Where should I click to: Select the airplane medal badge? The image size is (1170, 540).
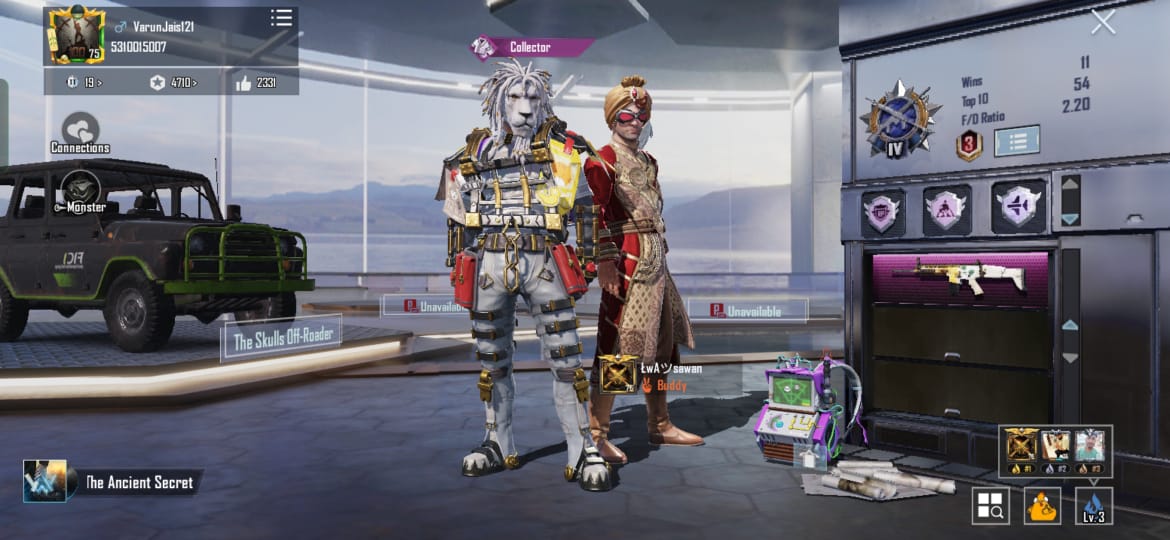pos(1019,208)
